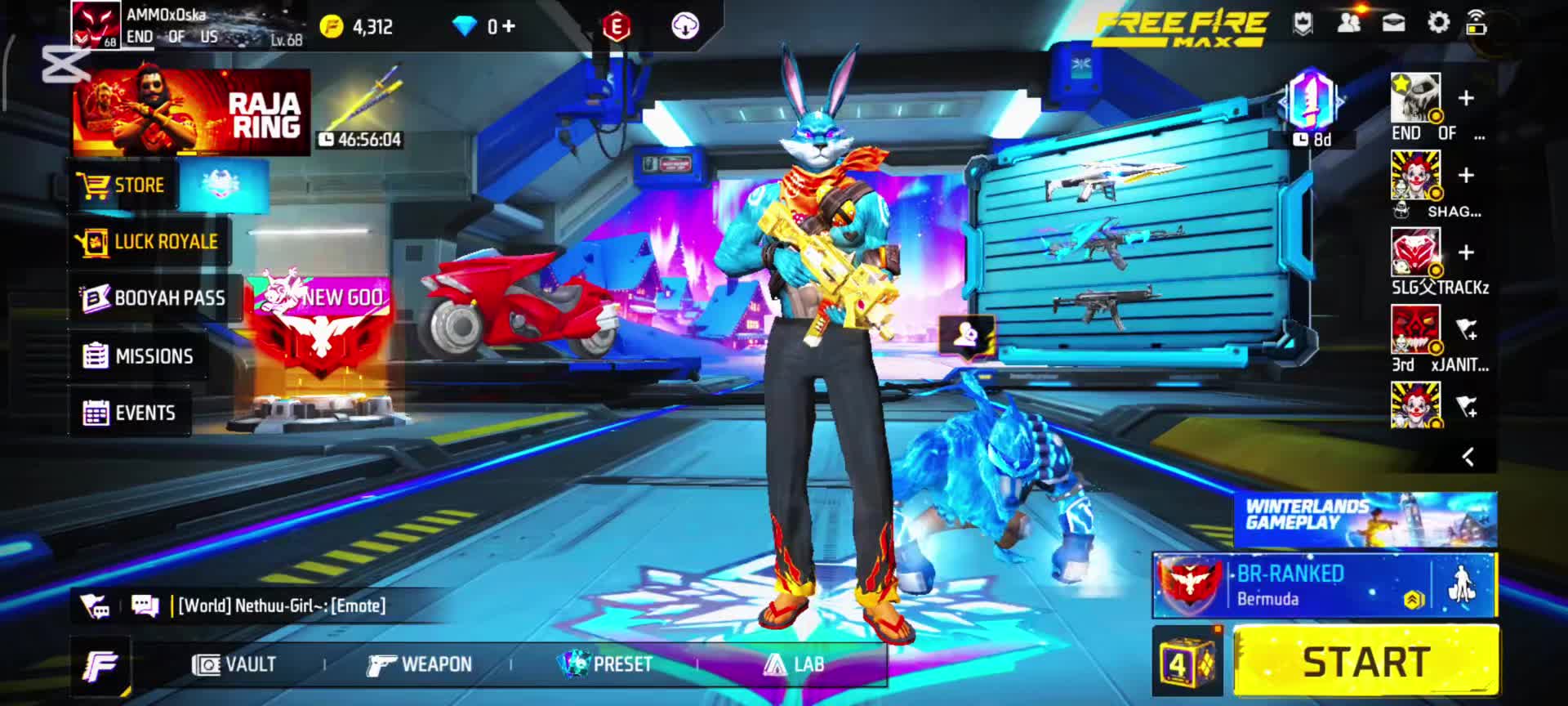Image resolution: width=1568 pixels, height=706 pixels.
Task: Open the Preset tab
Action: 605,664
